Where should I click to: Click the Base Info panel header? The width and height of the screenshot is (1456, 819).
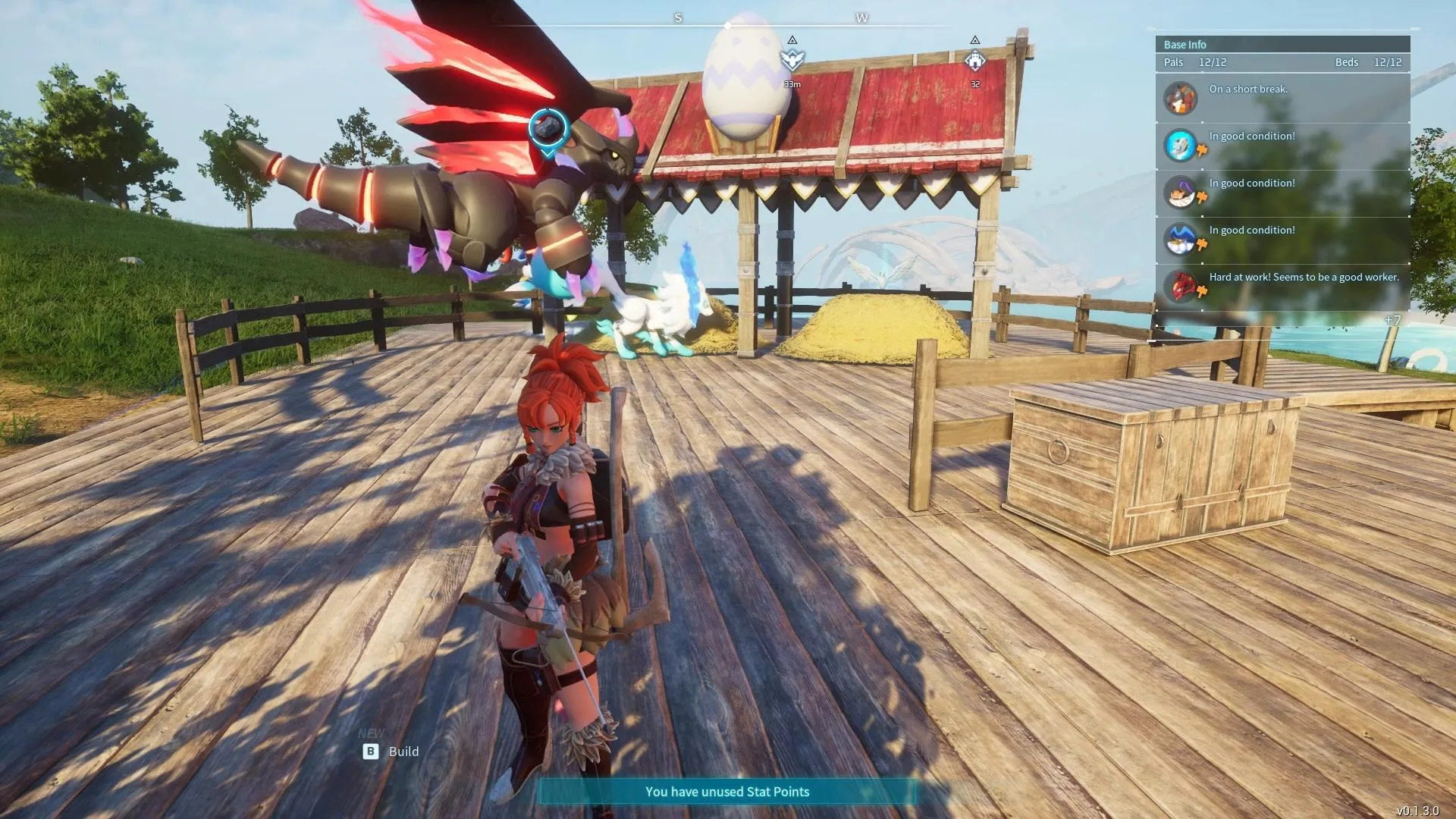[x=1282, y=45]
